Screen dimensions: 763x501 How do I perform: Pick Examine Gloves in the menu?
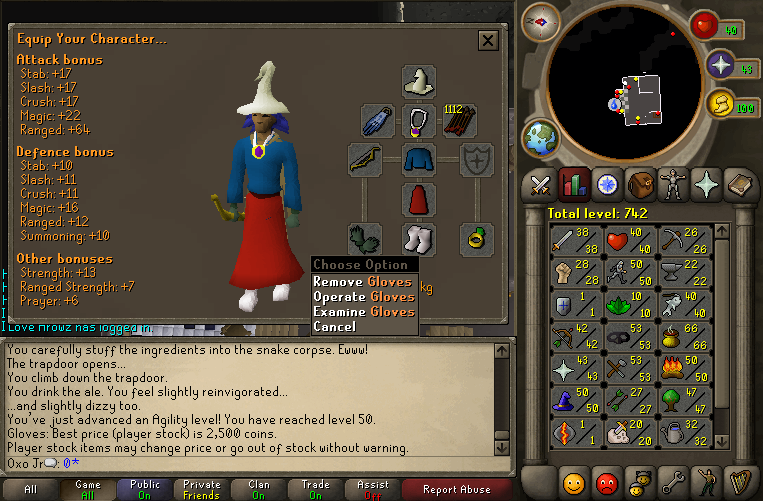(363, 312)
